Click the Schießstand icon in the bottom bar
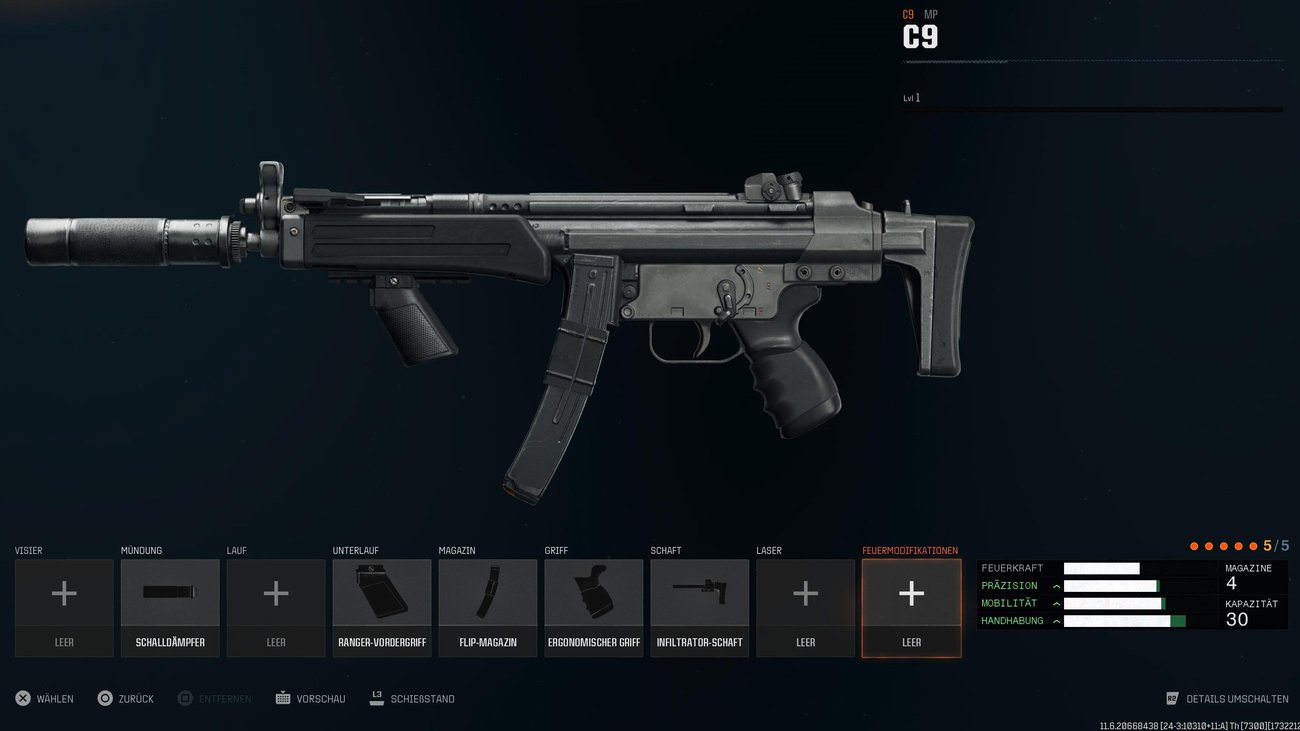Viewport: 1300px width, 731px height. pos(375,698)
